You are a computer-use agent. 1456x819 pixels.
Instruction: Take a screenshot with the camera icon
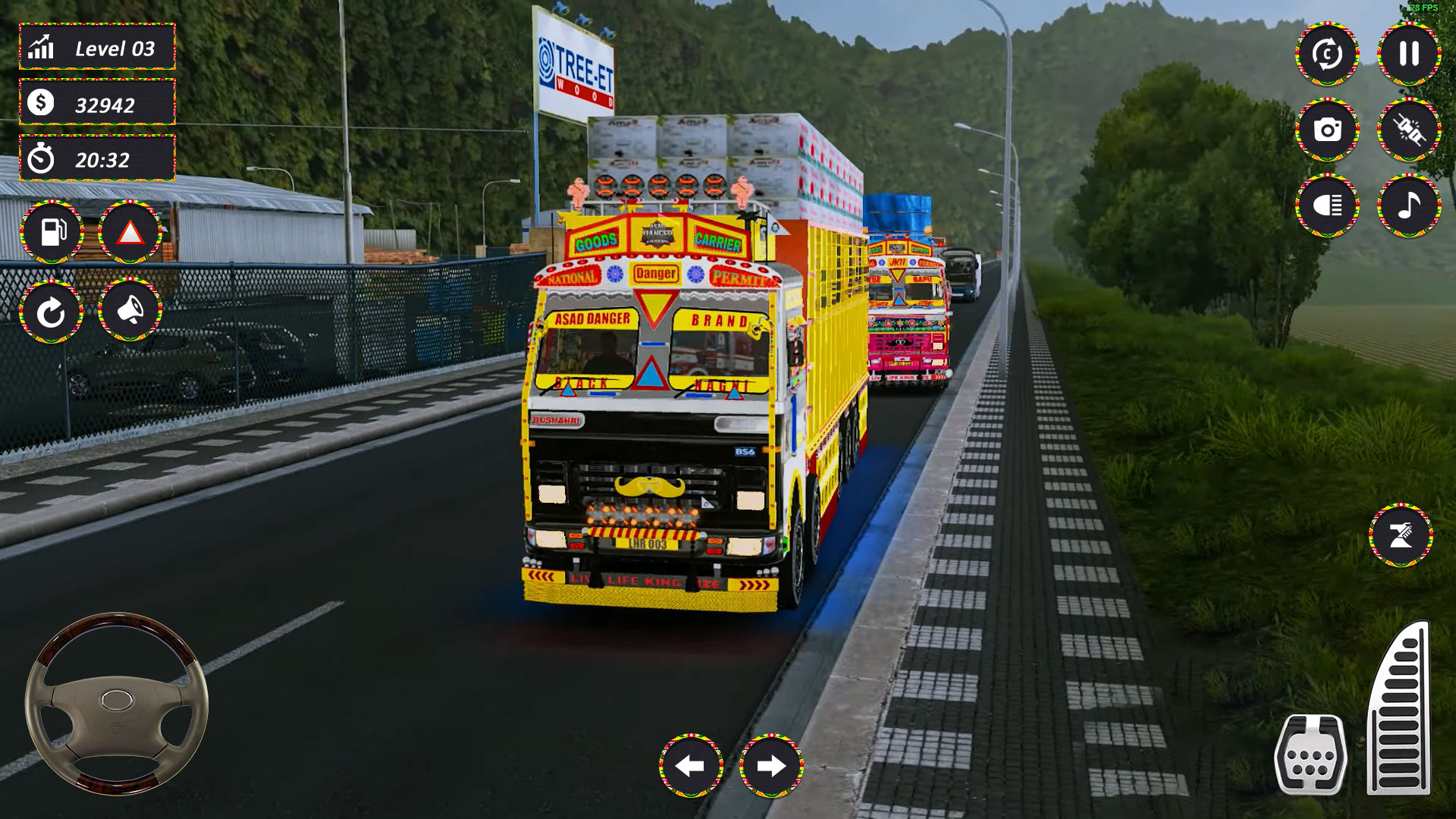tap(1326, 130)
